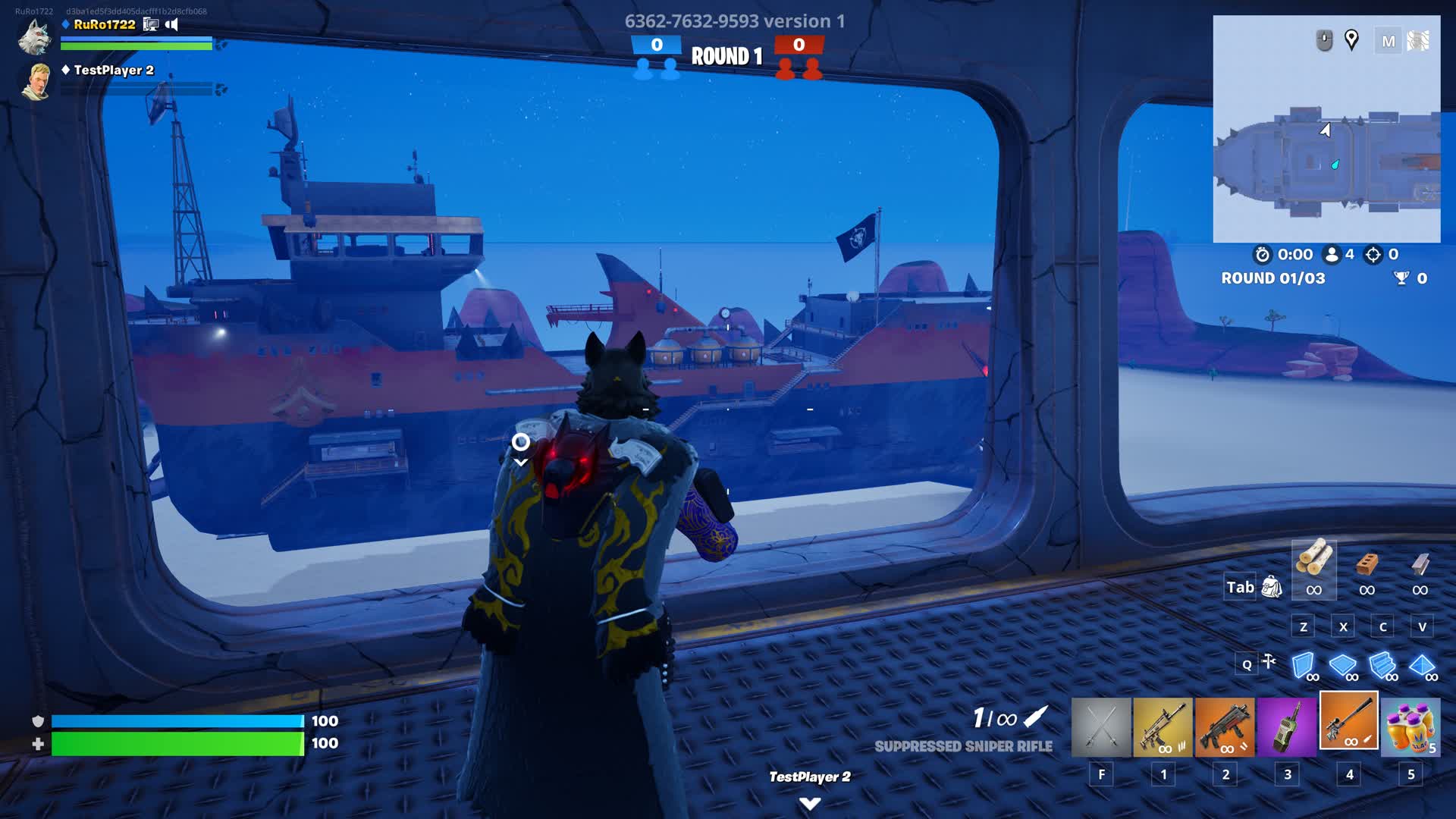Open the full map icon on the minimap
This screenshot has width=1456, height=819.
(1389, 41)
